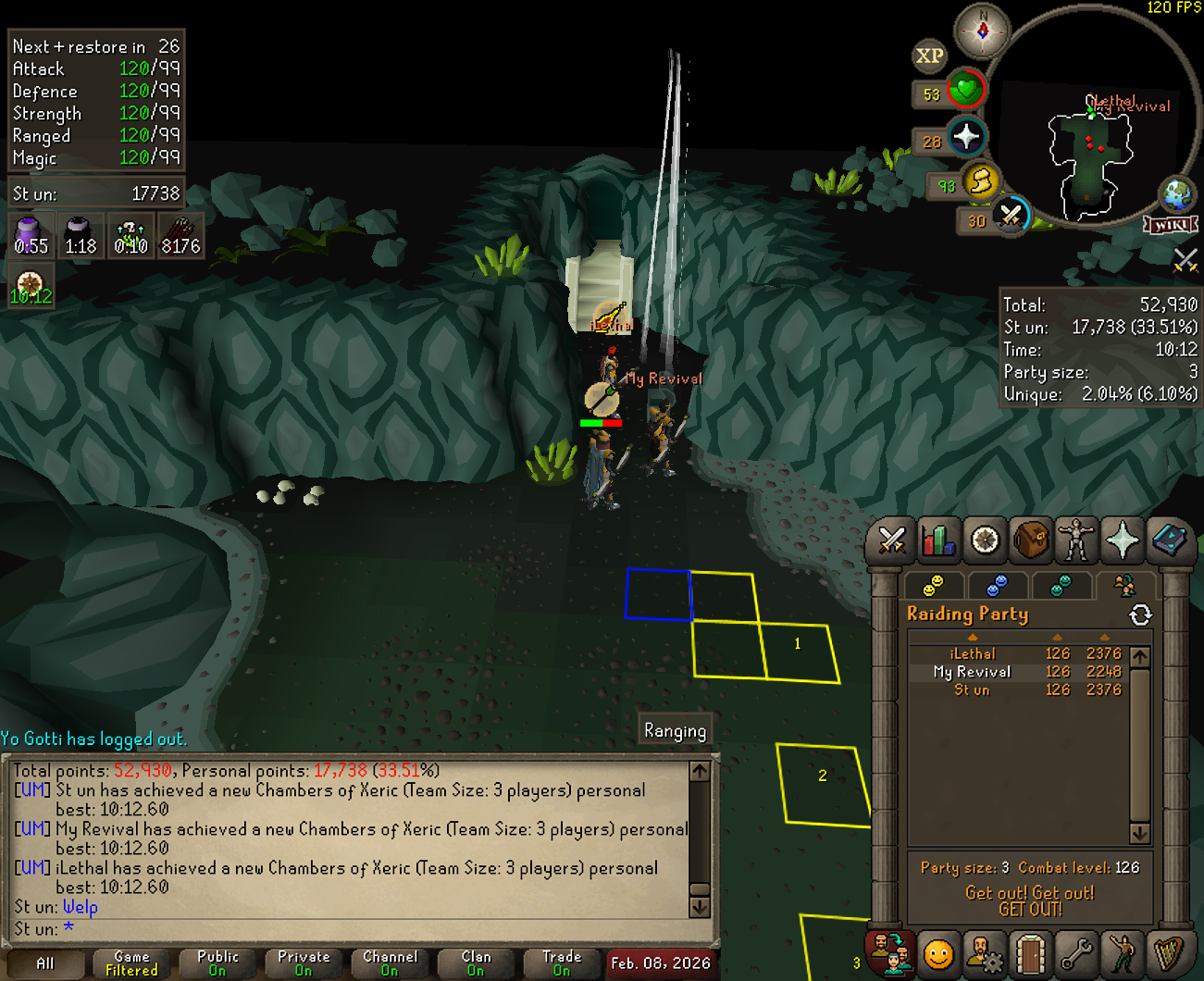Screen dimensions: 1204x981
Task: Switch chat filter to All
Action: (44, 963)
